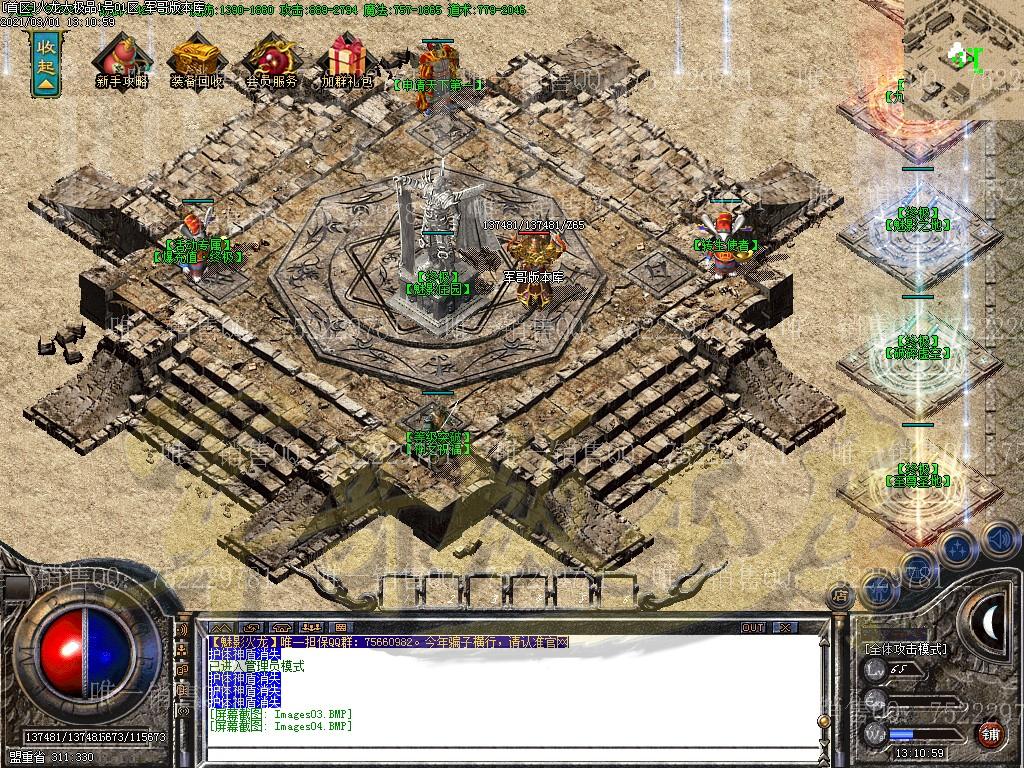Switch the 全体攻击模式 attack mode label

point(905,649)
